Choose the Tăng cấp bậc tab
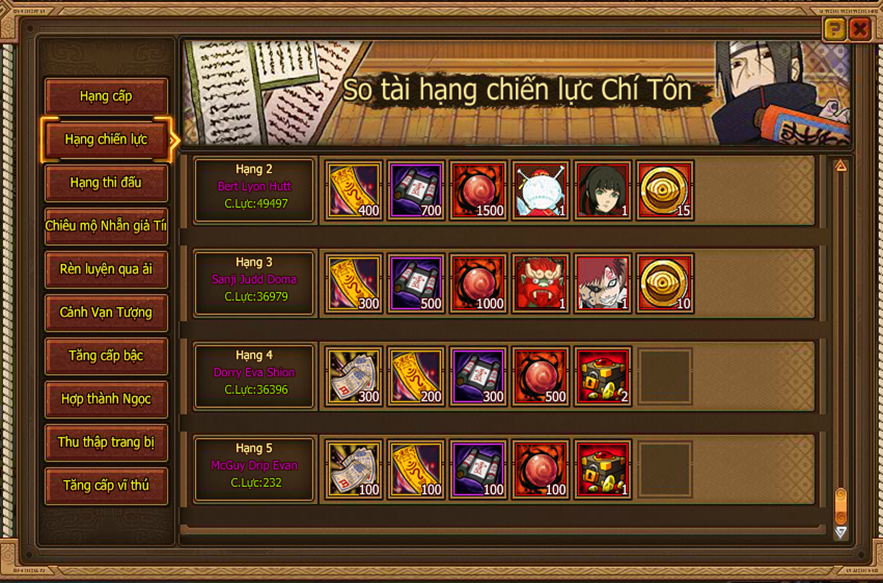 point(106,355)
